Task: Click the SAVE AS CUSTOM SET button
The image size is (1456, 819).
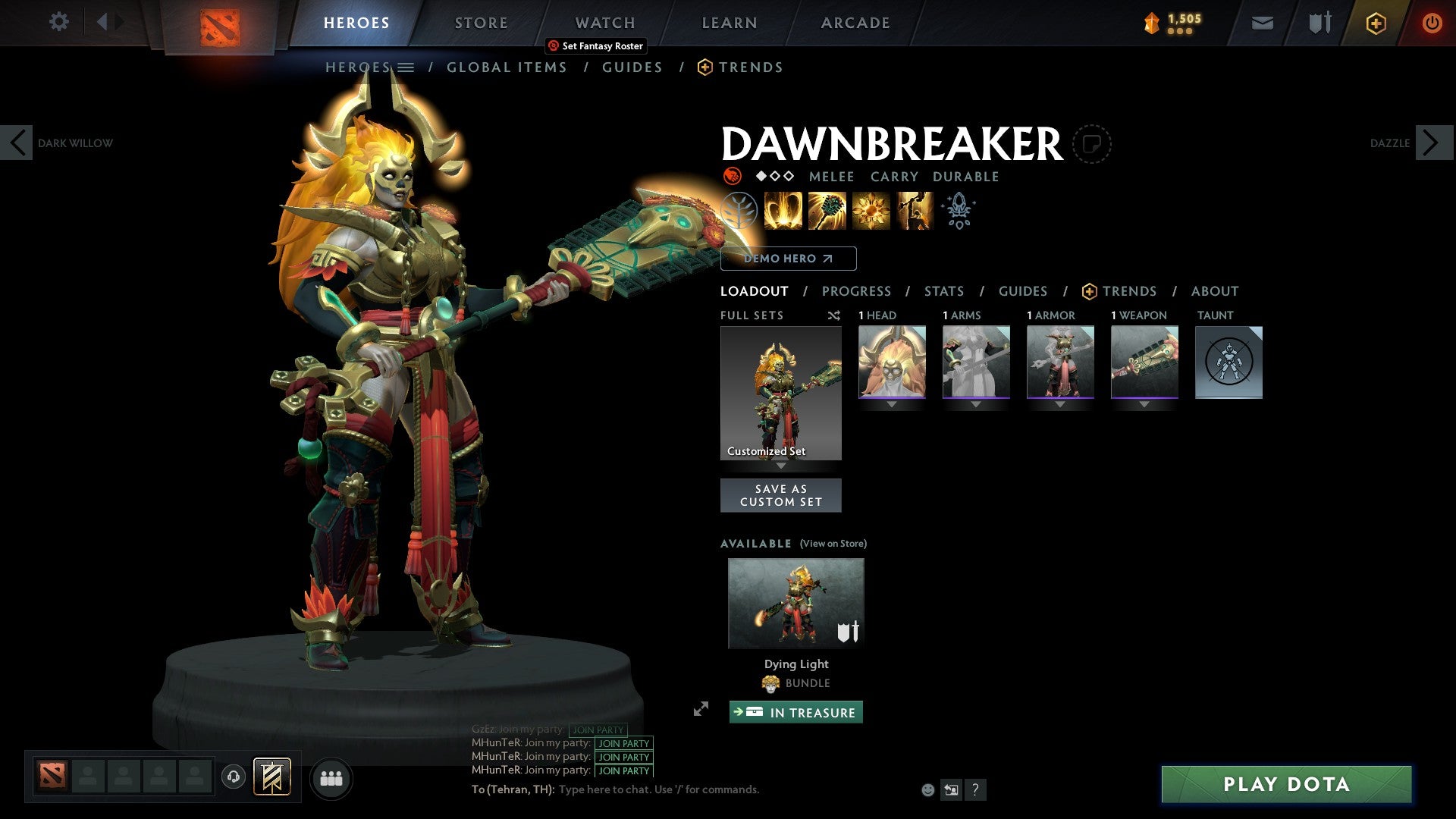Action: (781, 495)
